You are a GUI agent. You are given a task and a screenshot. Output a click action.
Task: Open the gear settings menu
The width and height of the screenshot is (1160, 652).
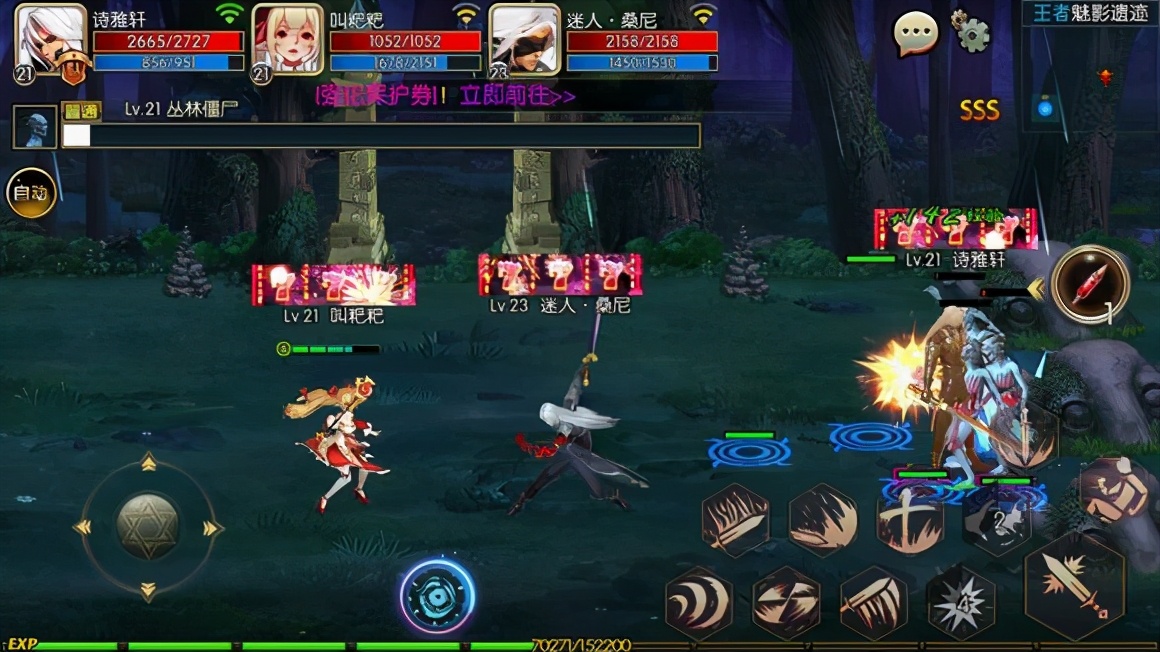970,32
